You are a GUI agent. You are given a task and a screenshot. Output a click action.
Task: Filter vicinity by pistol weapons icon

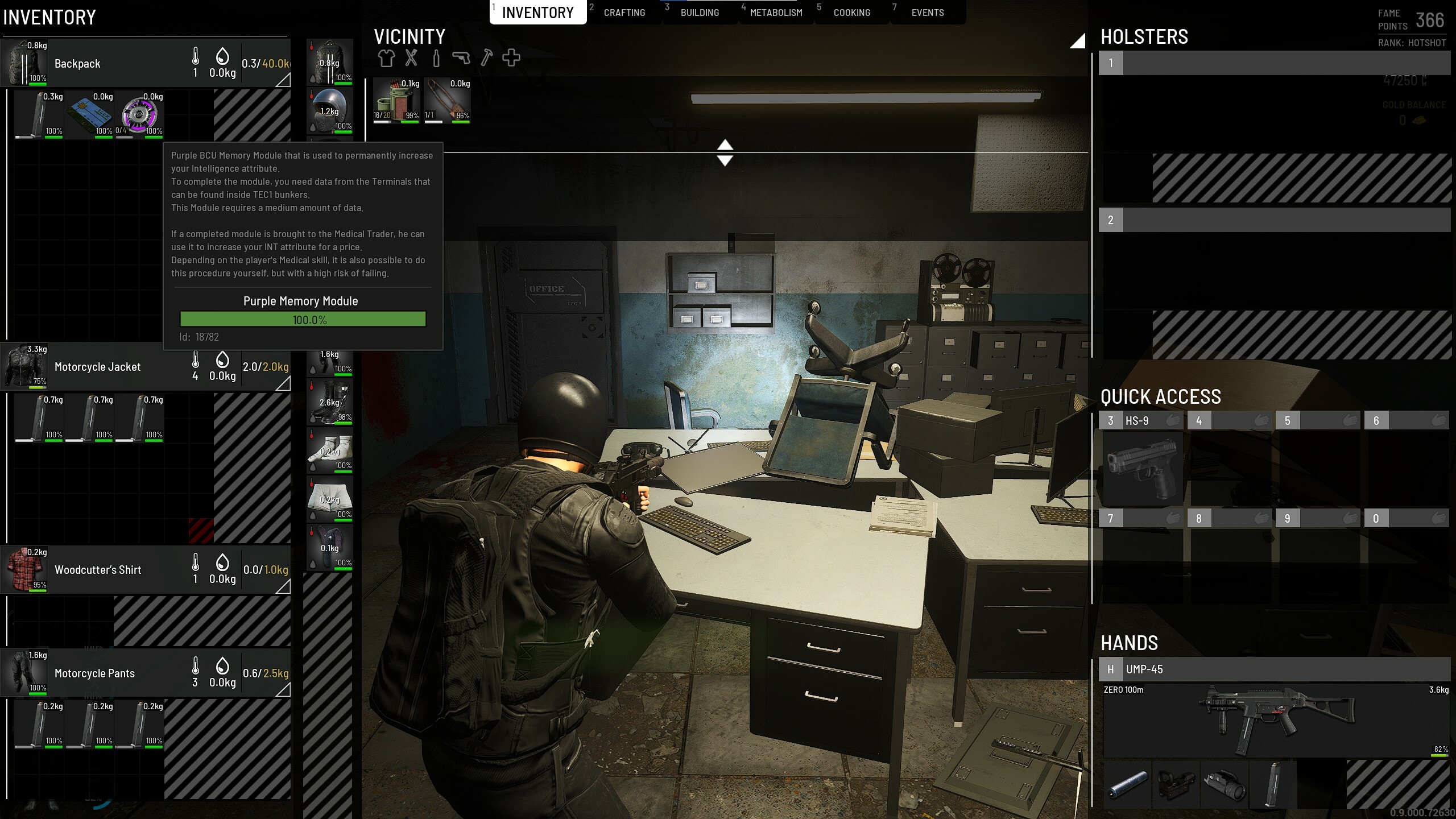pos(461,58)
